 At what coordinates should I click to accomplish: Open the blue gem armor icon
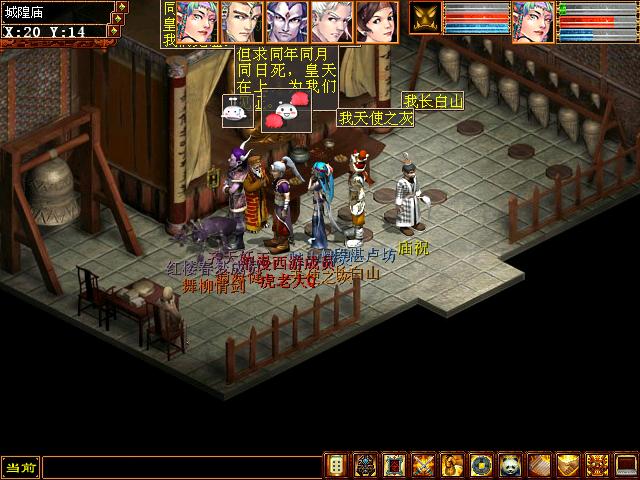(365, 466)
